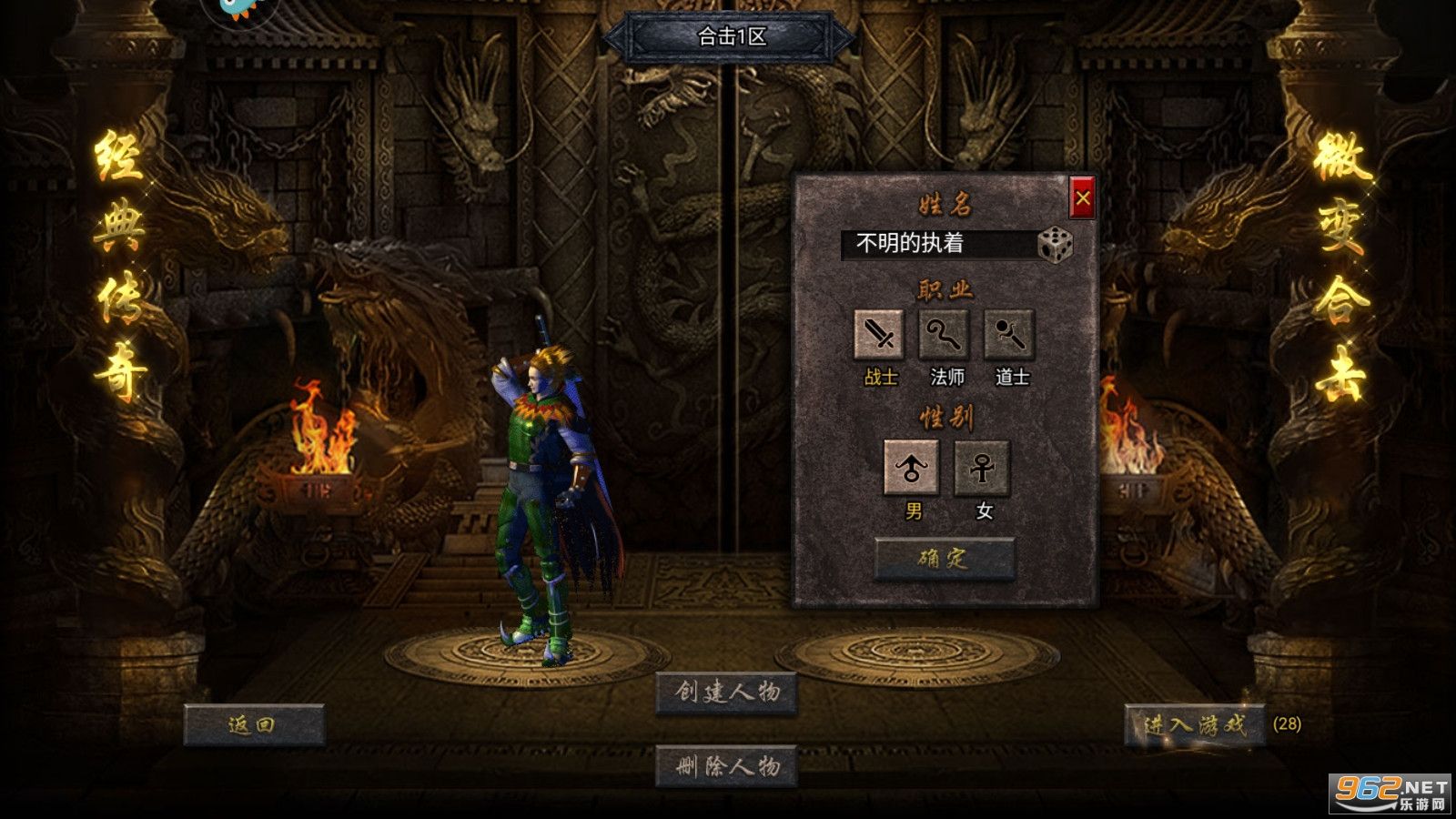Click the character name input field

935,244
